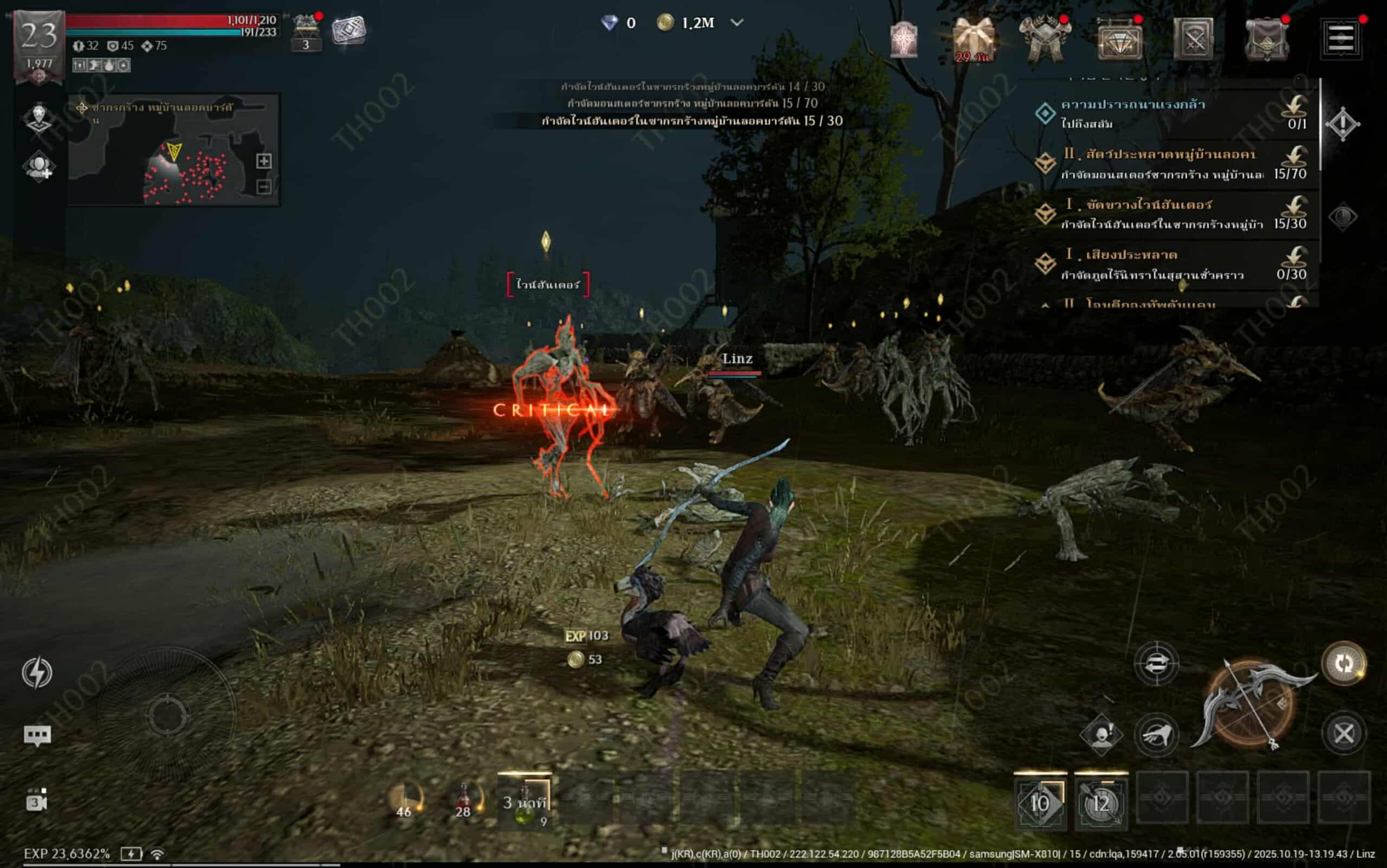
Task: Zoom in on the minimap
Action: (263, 161)
